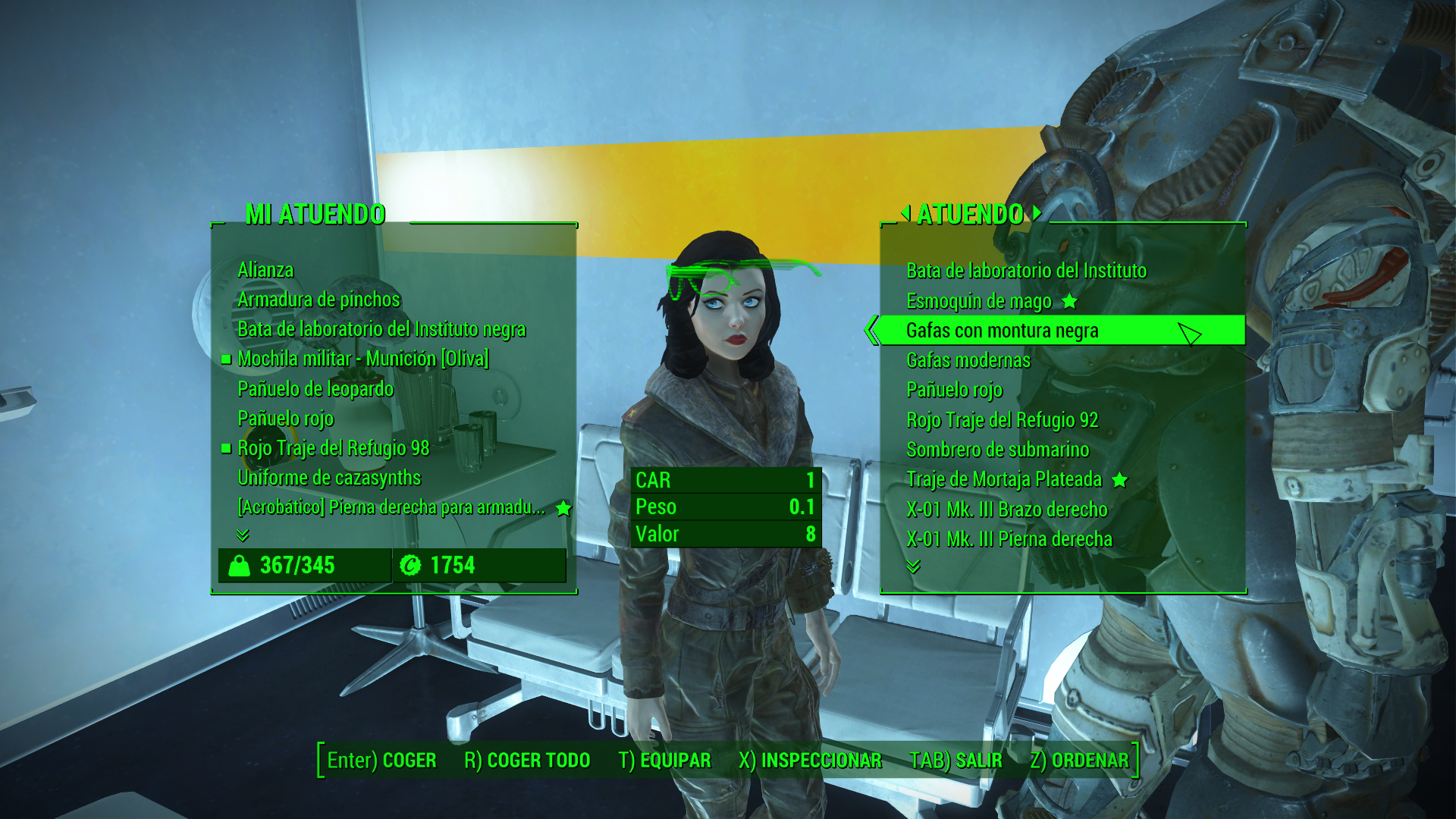Select the [Acrobático] Pierna derecha armor piece
Image resolution: width=1456 pixels, height=819 pixels.
(x=391, y=507)
